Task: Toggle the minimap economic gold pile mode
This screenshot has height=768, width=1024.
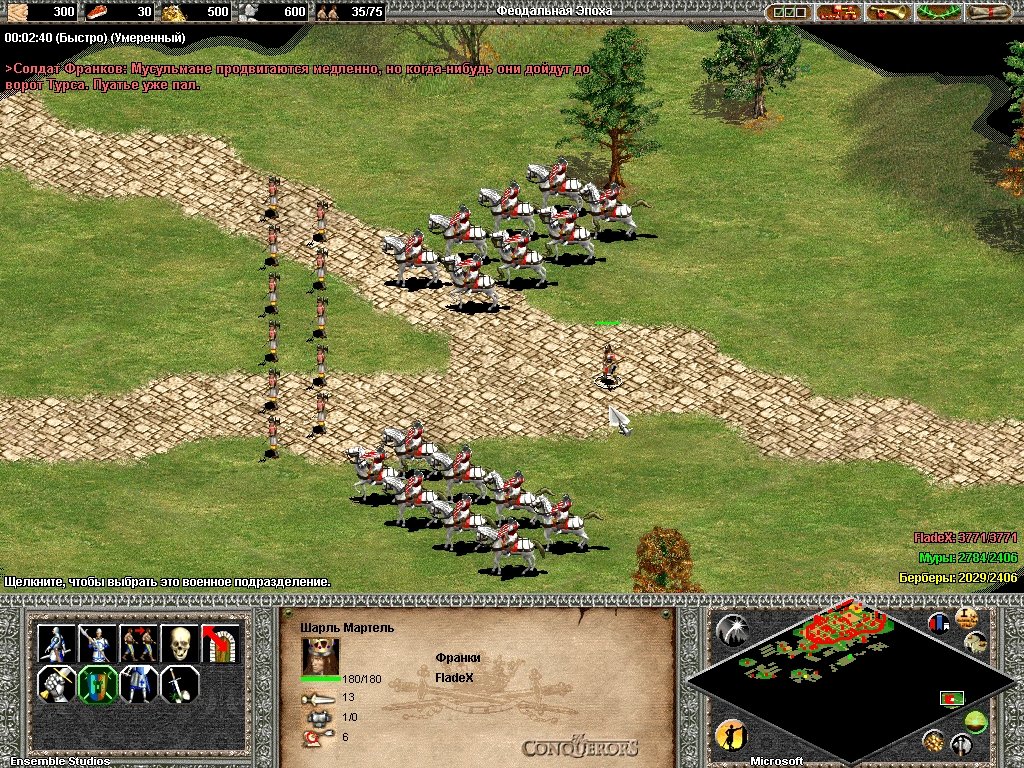Action: click(x=933, y=741)
